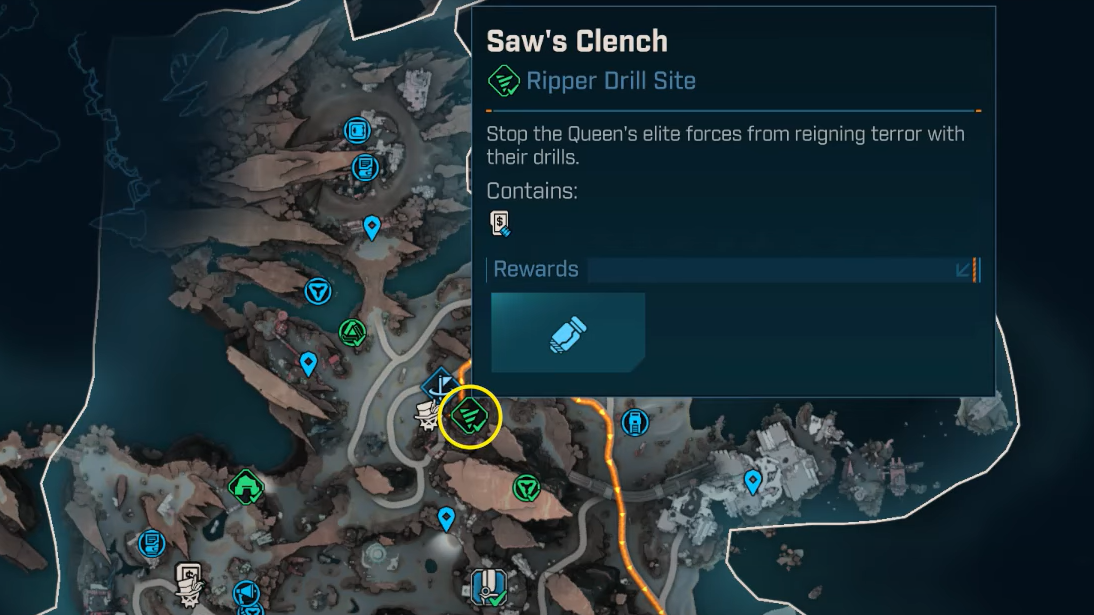Click the vending machine icon under Contains
The height and width of the screenshot is (615, 1094).
pyautogui.click(x=500, y=224)
